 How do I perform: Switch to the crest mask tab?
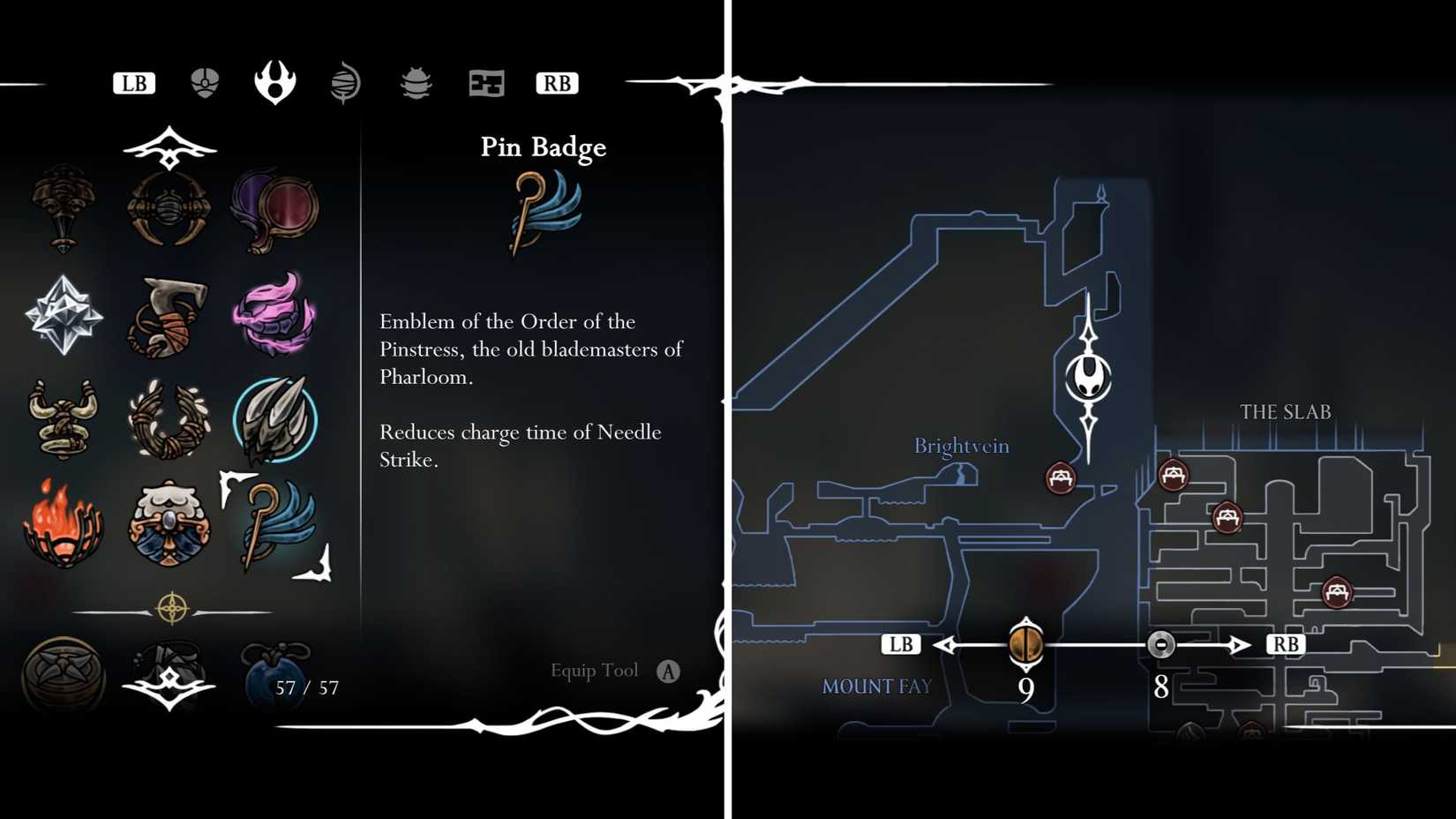(x=206, y=81)
